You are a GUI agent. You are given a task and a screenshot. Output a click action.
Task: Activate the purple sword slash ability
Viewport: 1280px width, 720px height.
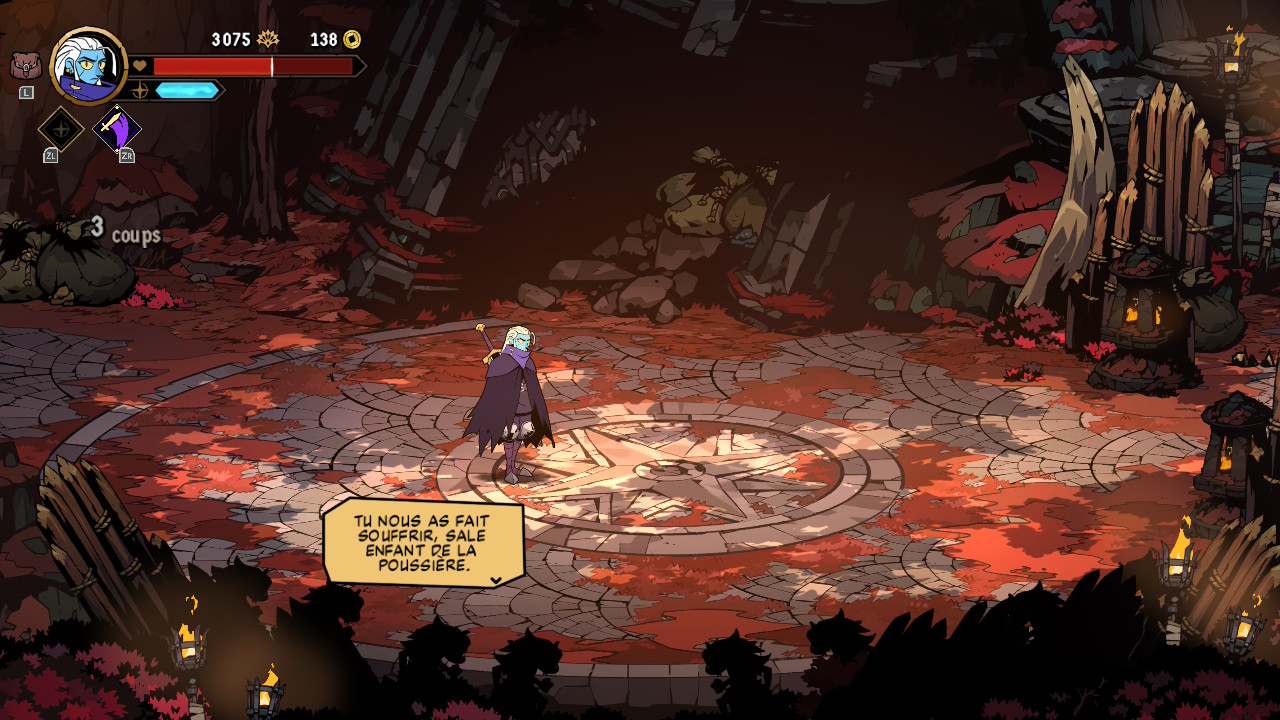[x=117, y=129]
